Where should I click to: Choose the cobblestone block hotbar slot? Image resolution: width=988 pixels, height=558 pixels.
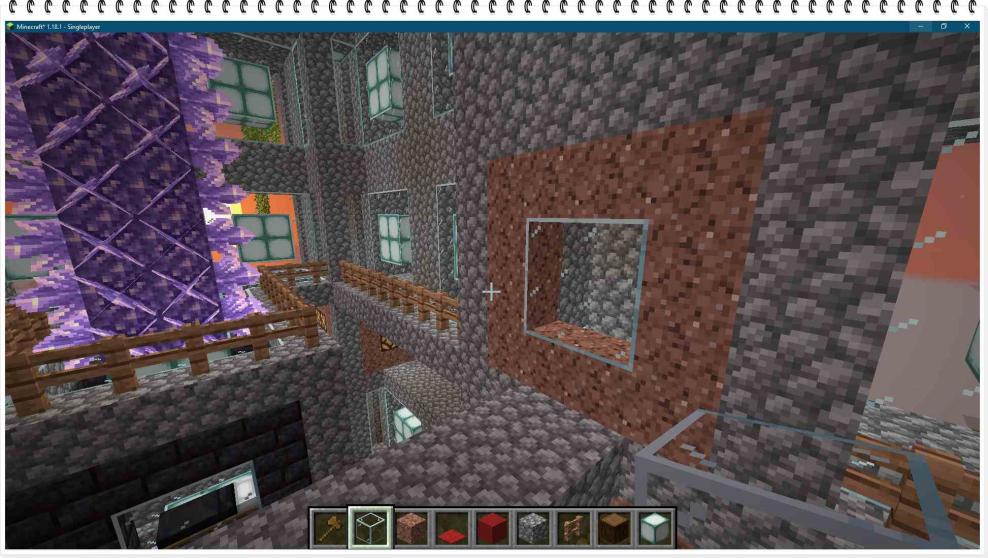tap(532, 527)
